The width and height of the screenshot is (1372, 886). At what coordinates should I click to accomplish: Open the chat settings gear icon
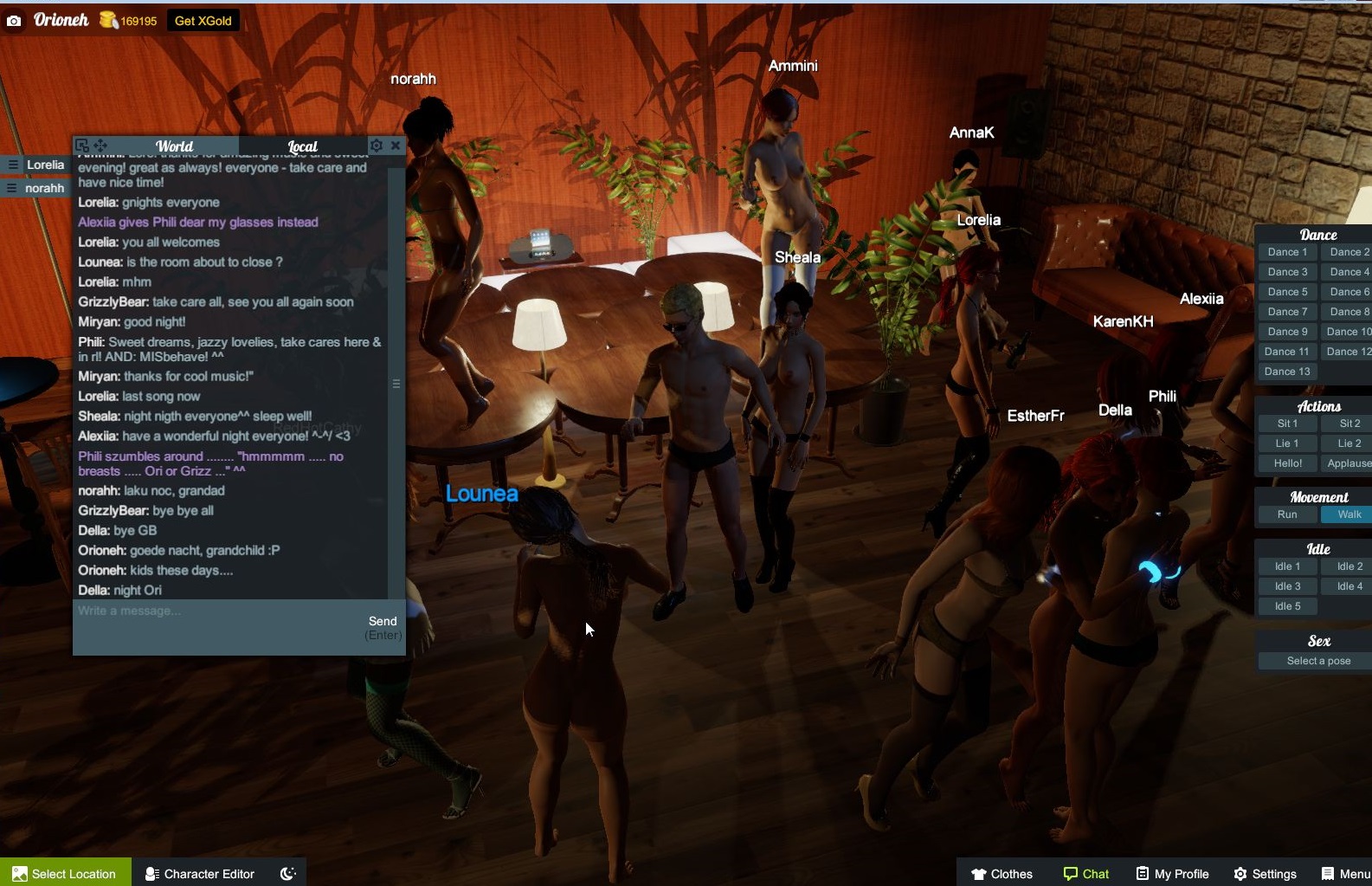click(x=377, y=146)
